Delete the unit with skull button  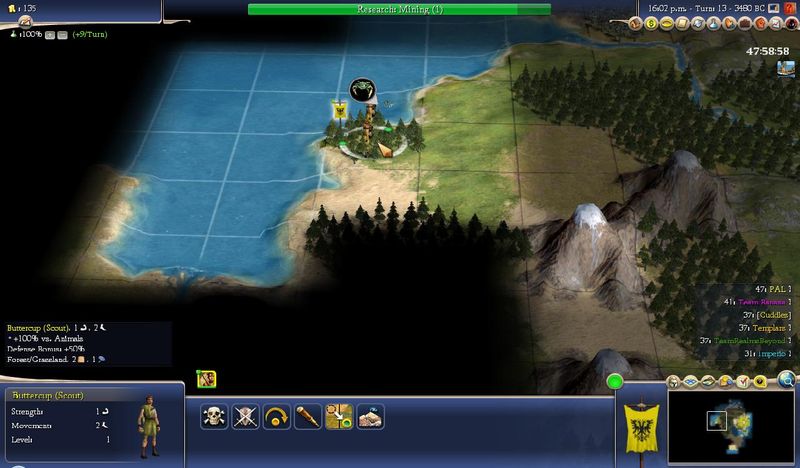216,416
